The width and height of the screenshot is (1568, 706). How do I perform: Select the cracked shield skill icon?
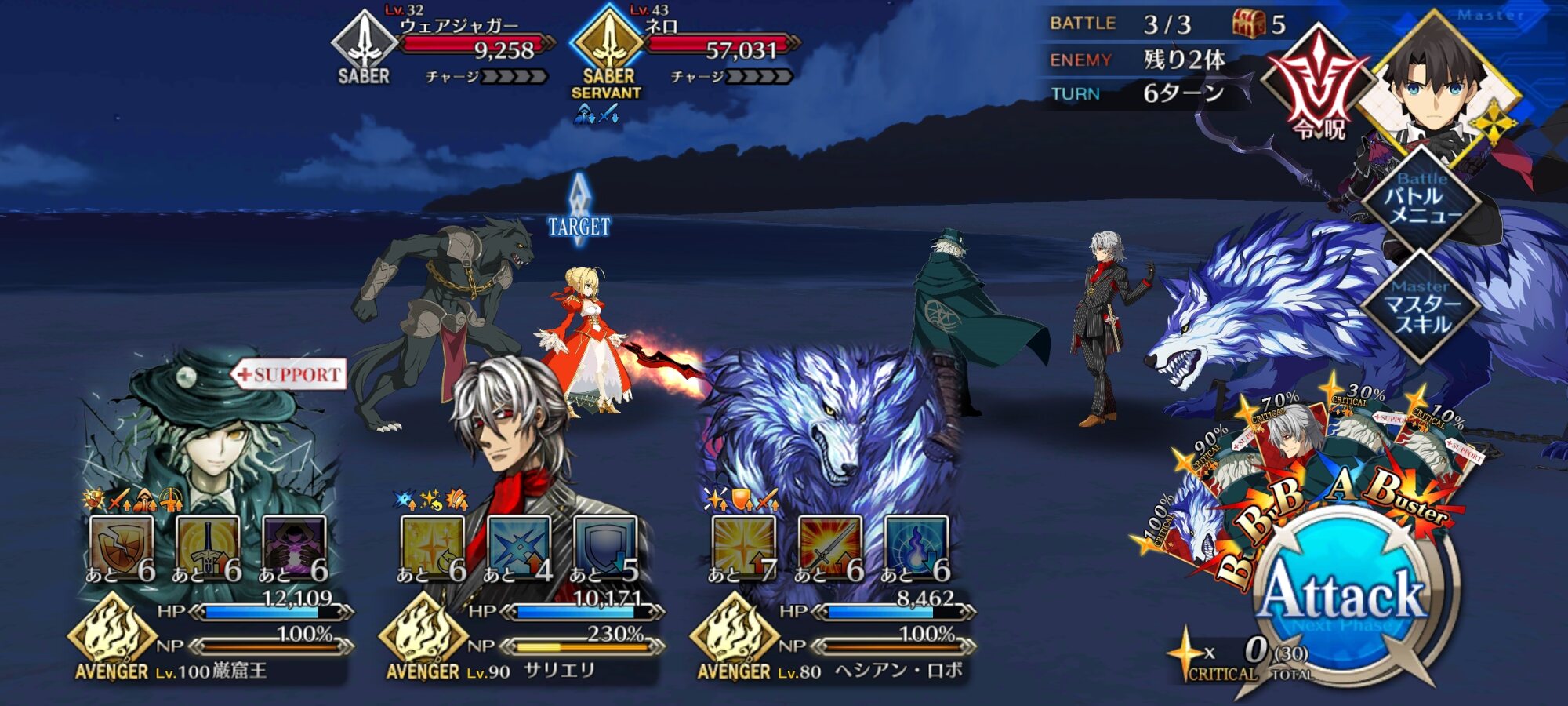click(x=121, y=545)
